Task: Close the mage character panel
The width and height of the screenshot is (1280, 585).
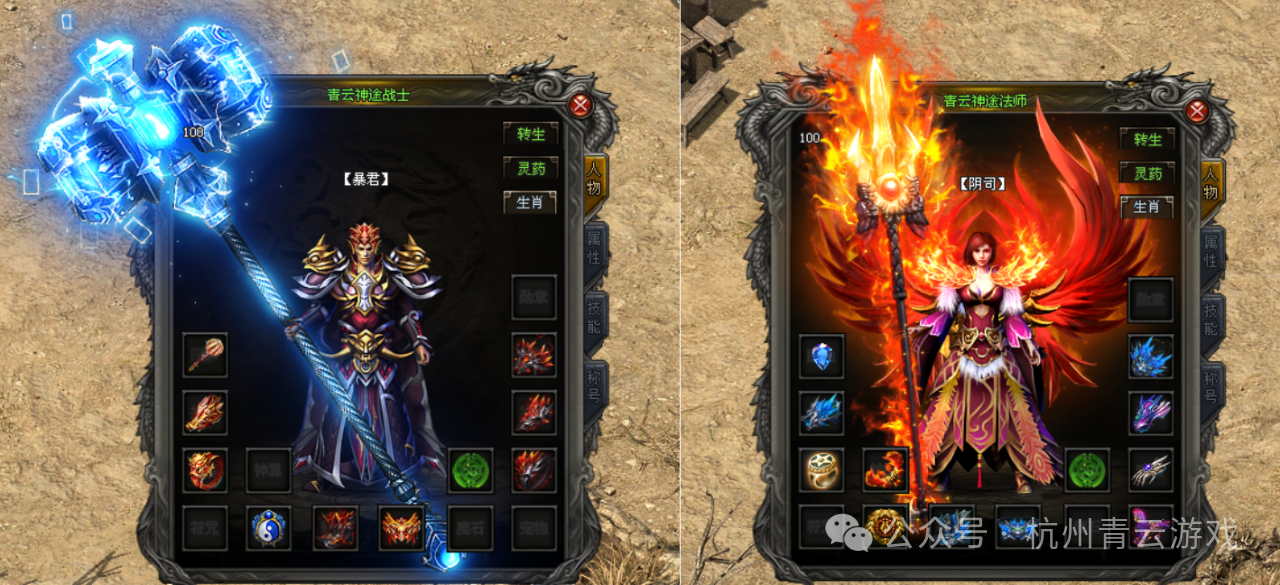Action: click(1195, 111)
